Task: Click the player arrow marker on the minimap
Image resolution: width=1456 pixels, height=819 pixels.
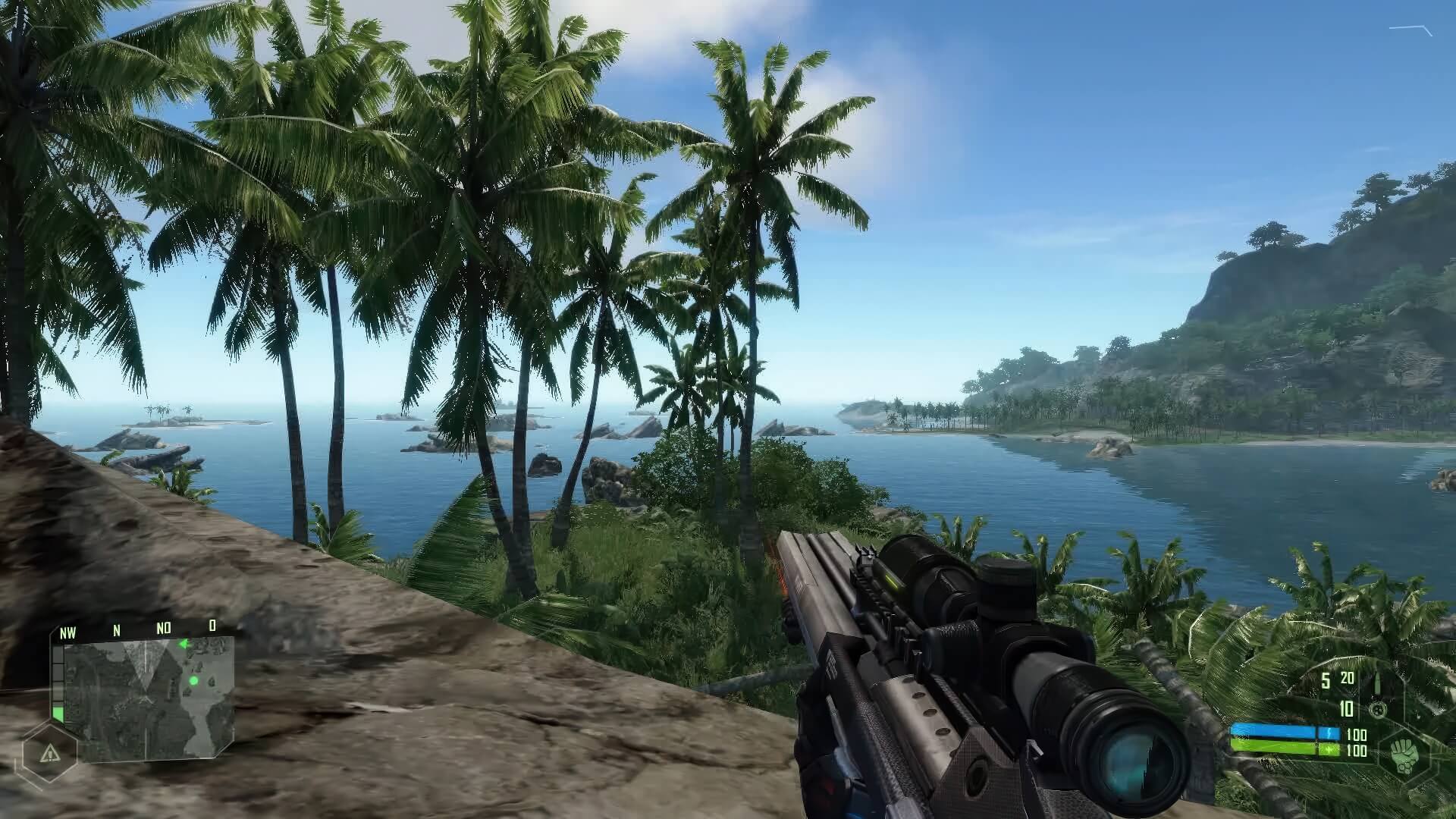Action: pos(184,644)
